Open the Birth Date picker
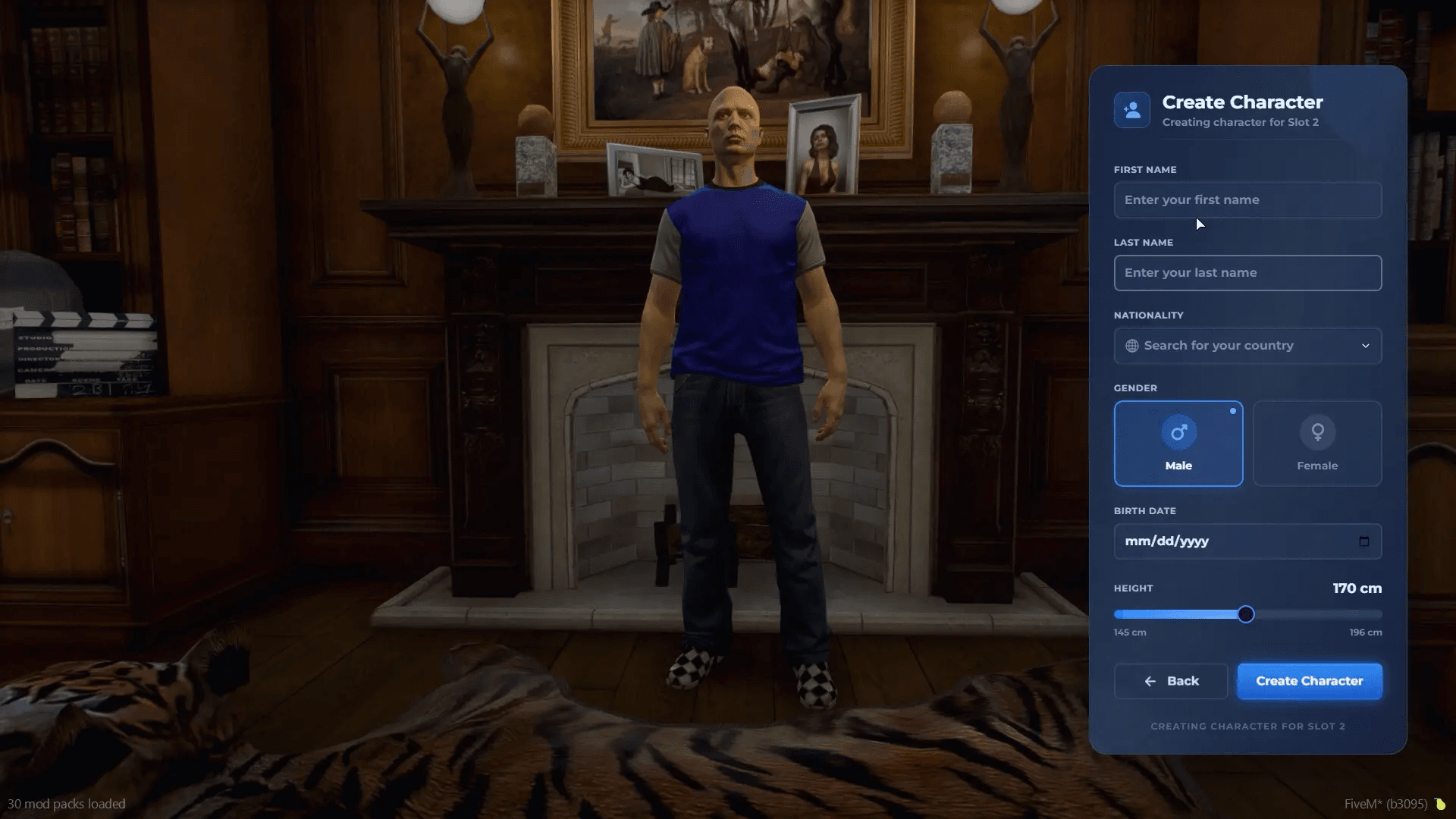This screenshot has width=1456, height=819. [1247, 541]
